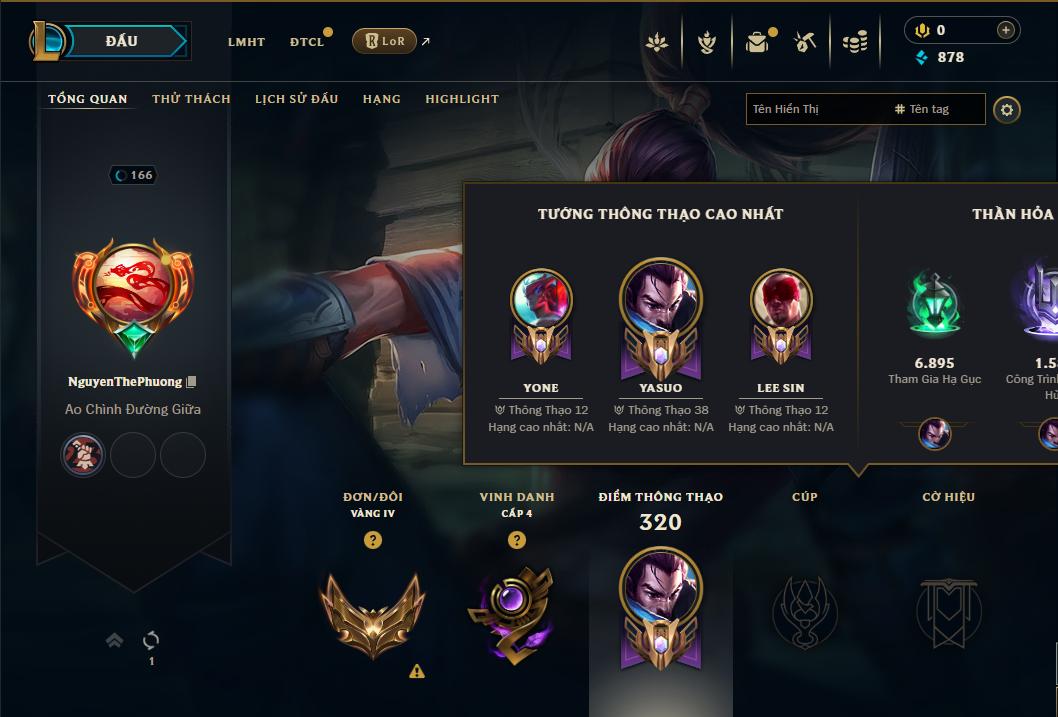
Task: Open the ĐTCL menu
Action: point(307,42)
